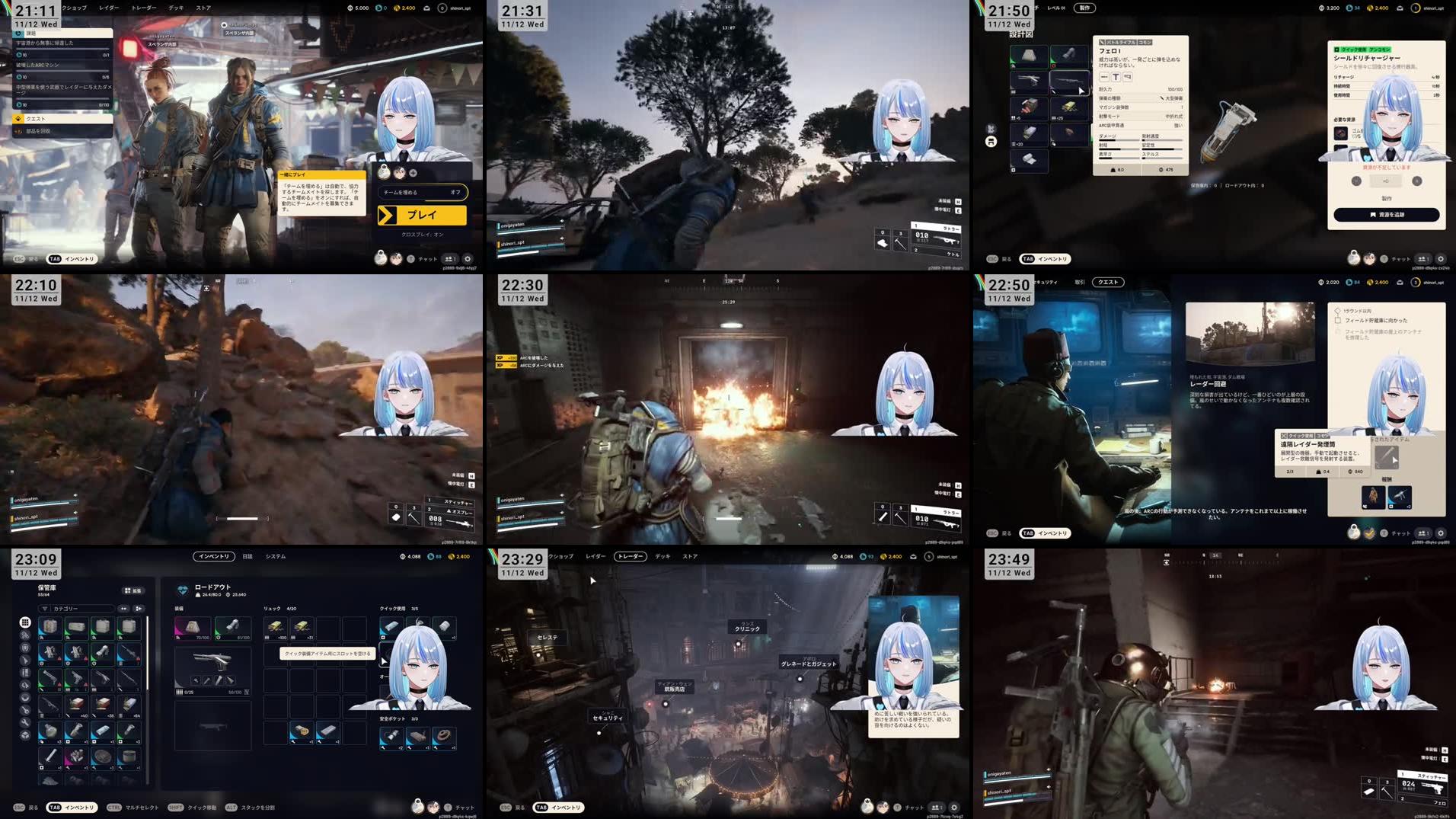The width and height of the screenshot is (1456, 819).
Task: Click the plus icon to invite a teammate
Action: 413,174
